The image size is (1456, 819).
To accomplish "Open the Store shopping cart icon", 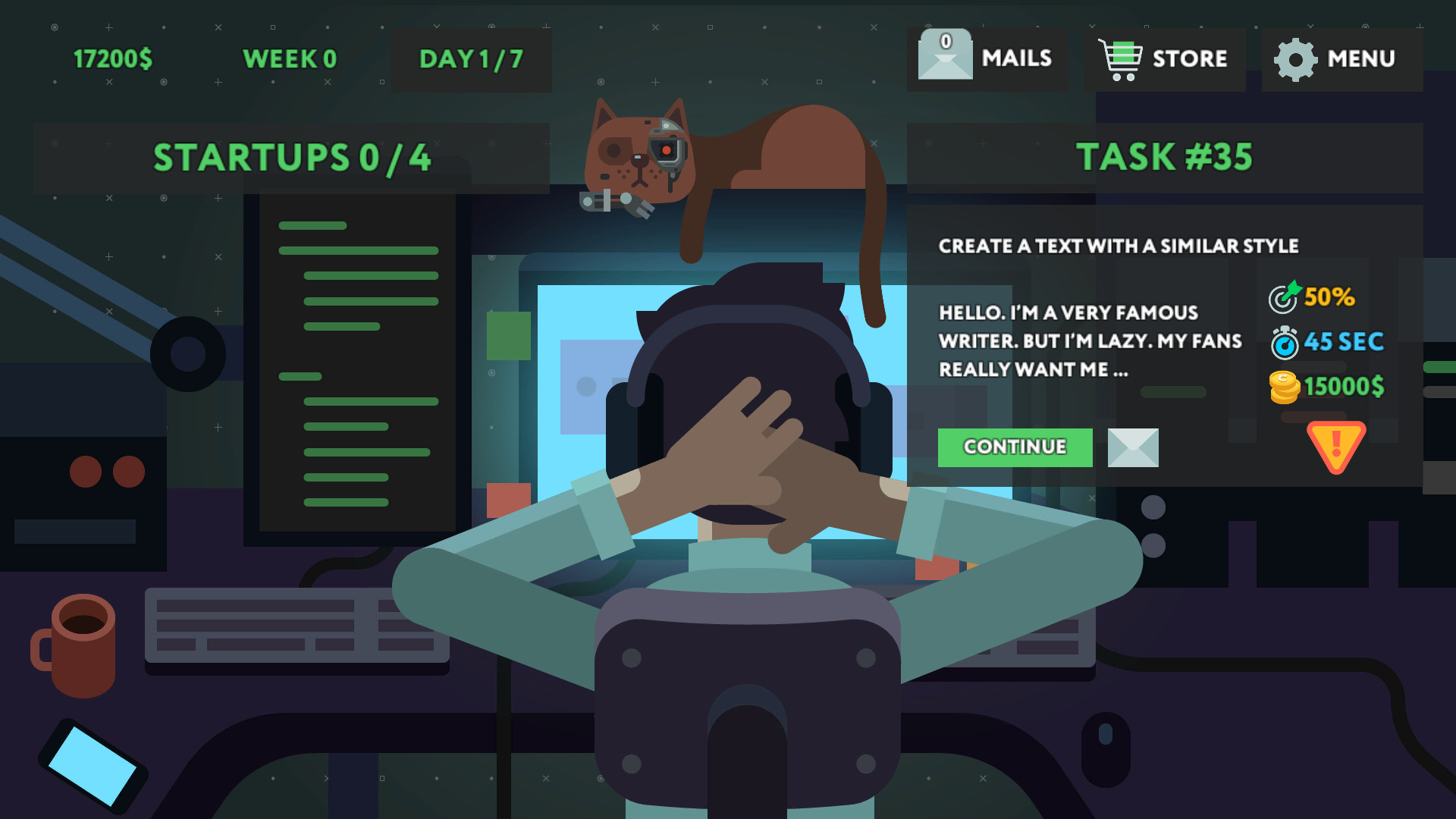I will 1120,57.
